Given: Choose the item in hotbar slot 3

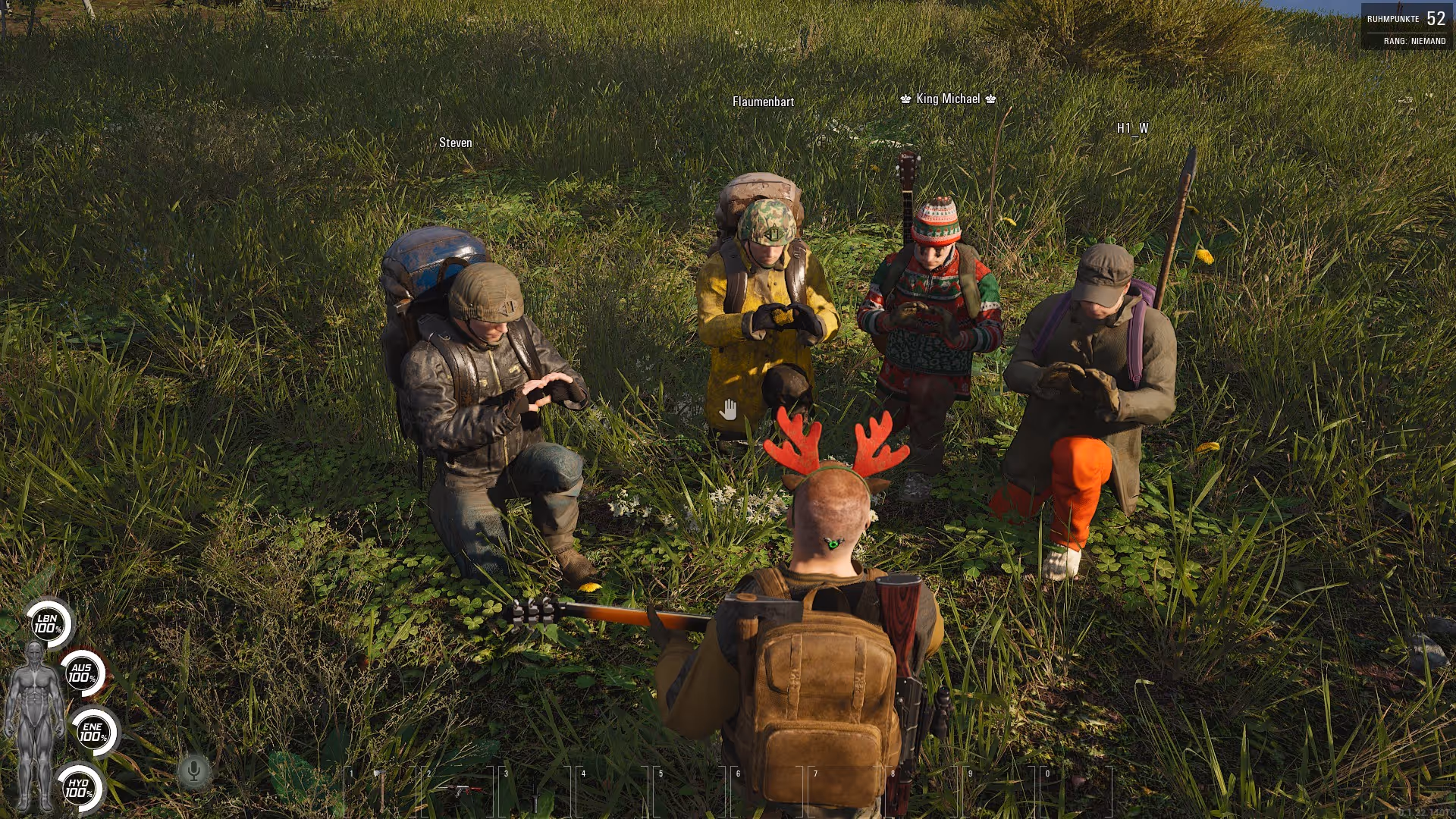Looking at the screenshot, I should point(535,792).
